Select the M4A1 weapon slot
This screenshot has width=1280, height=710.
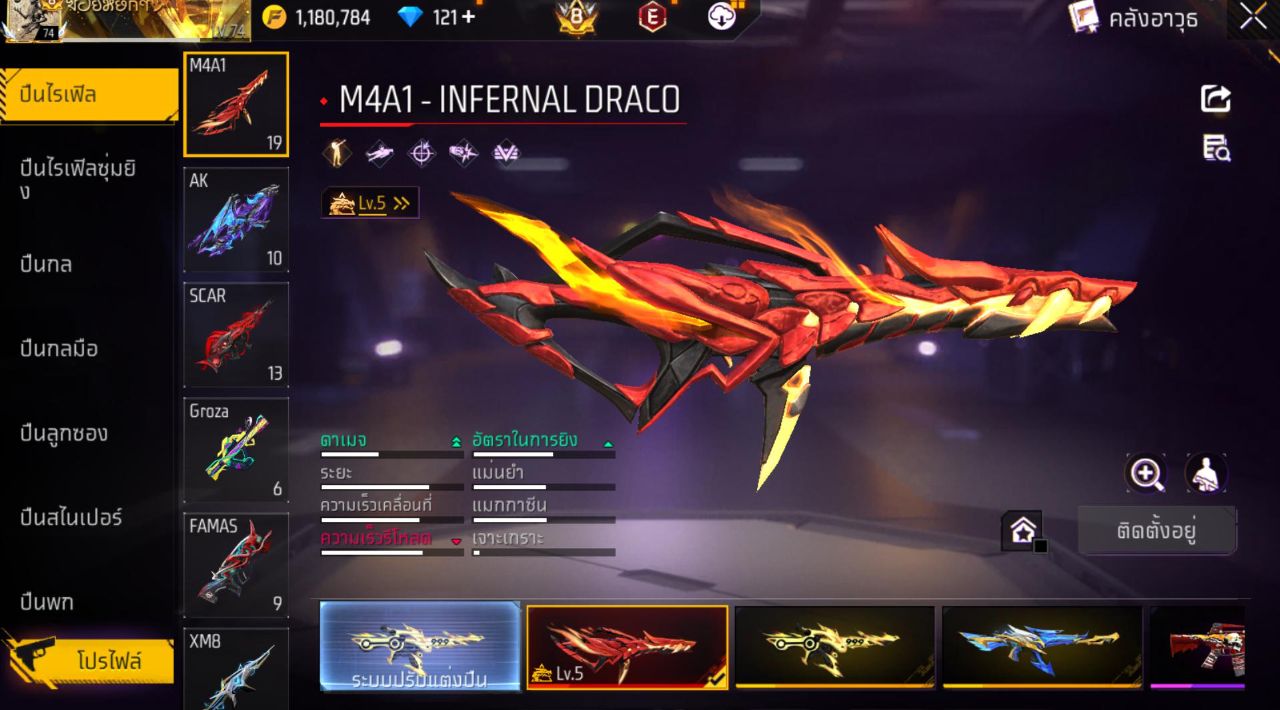point(236,105)
